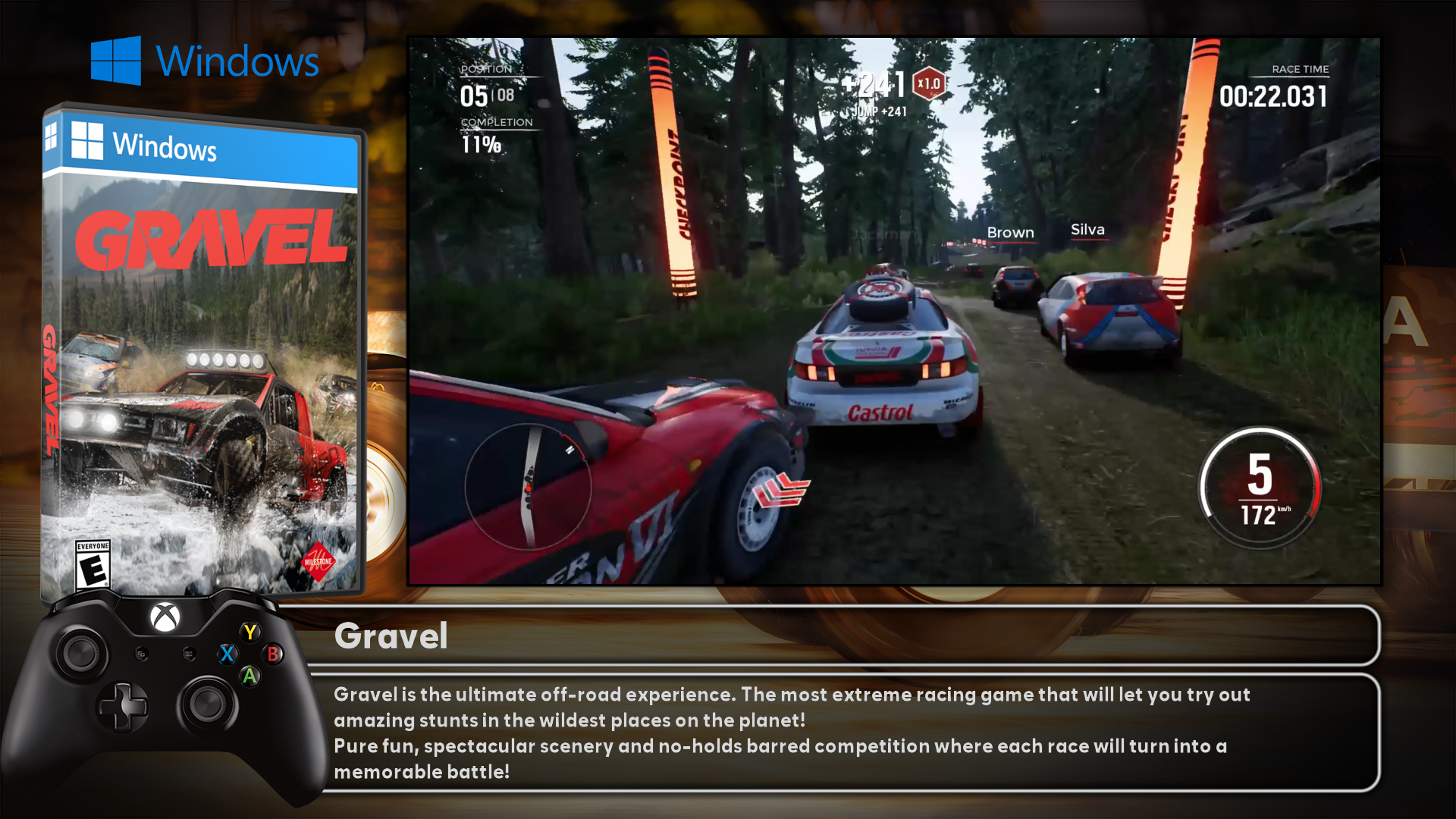Click the Gravel gameplay video preview
The height and width of the screenshot is (819, 1456).
pos(895,311)
